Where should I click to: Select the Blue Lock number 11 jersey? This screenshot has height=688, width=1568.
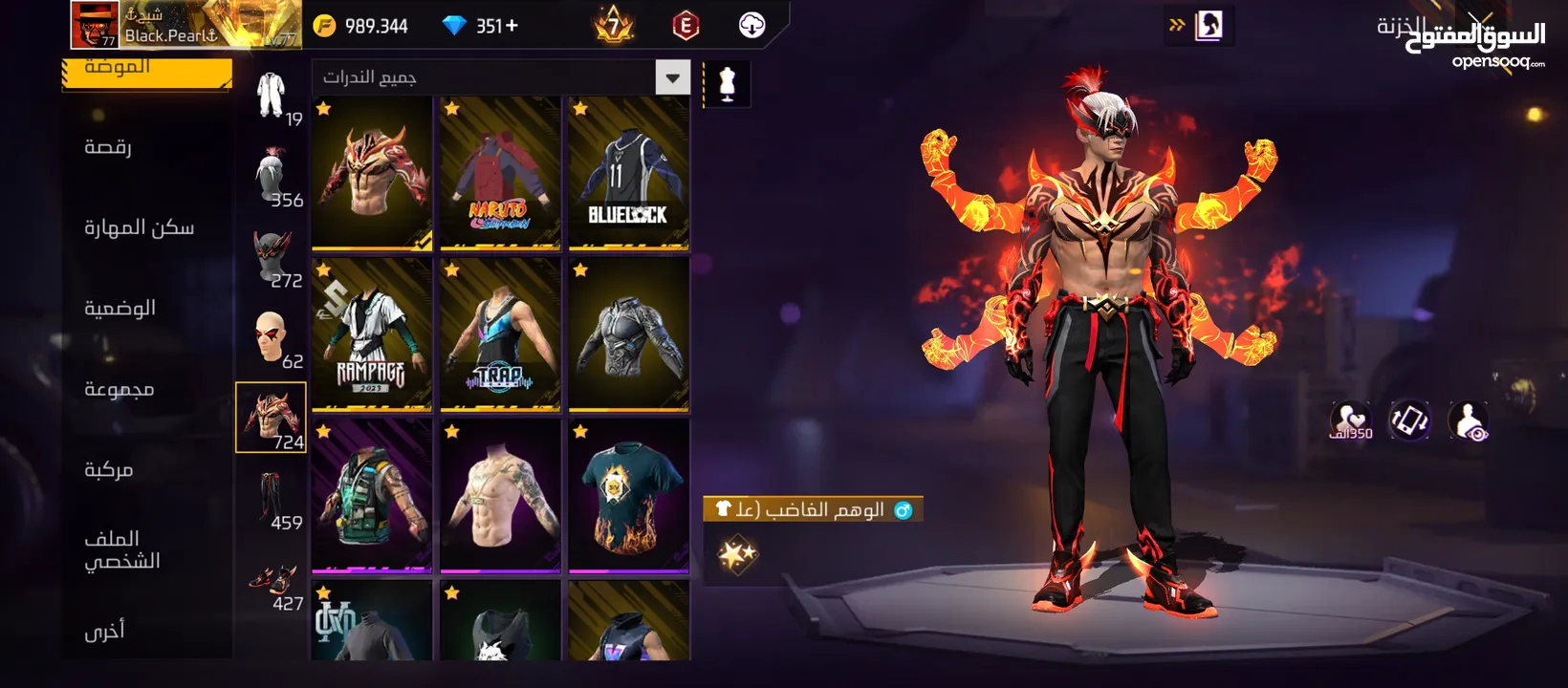tap(628, 174)
